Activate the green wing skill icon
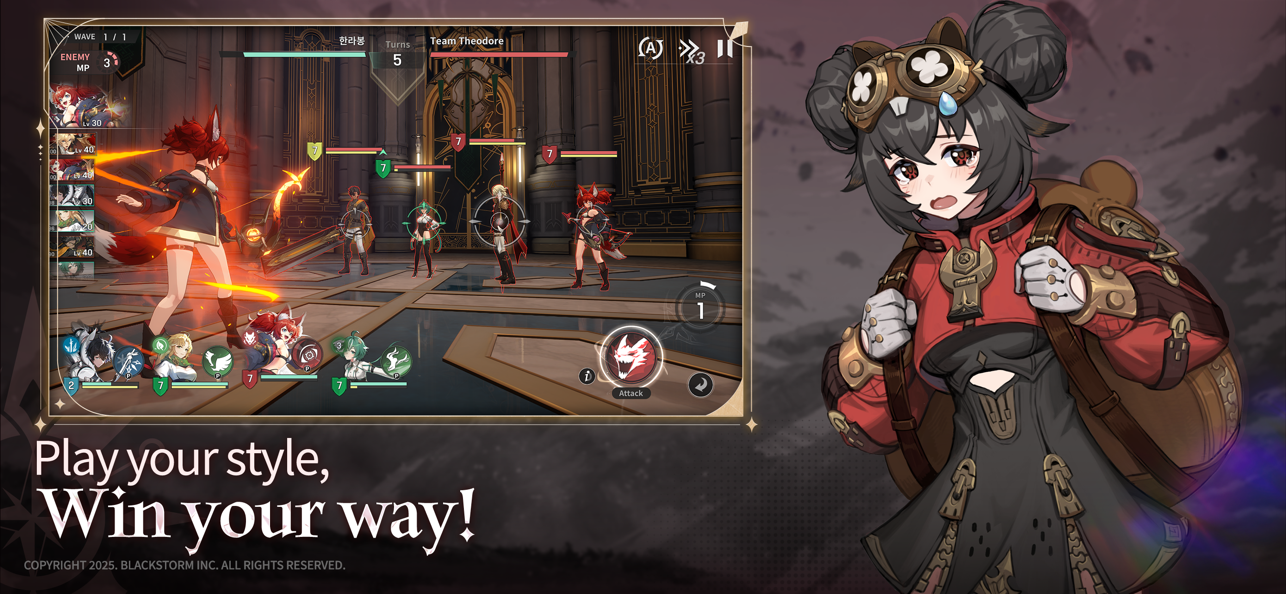The height and width of the screenshot is (594, 1286). pyautogui.click(x=218, y=362)
